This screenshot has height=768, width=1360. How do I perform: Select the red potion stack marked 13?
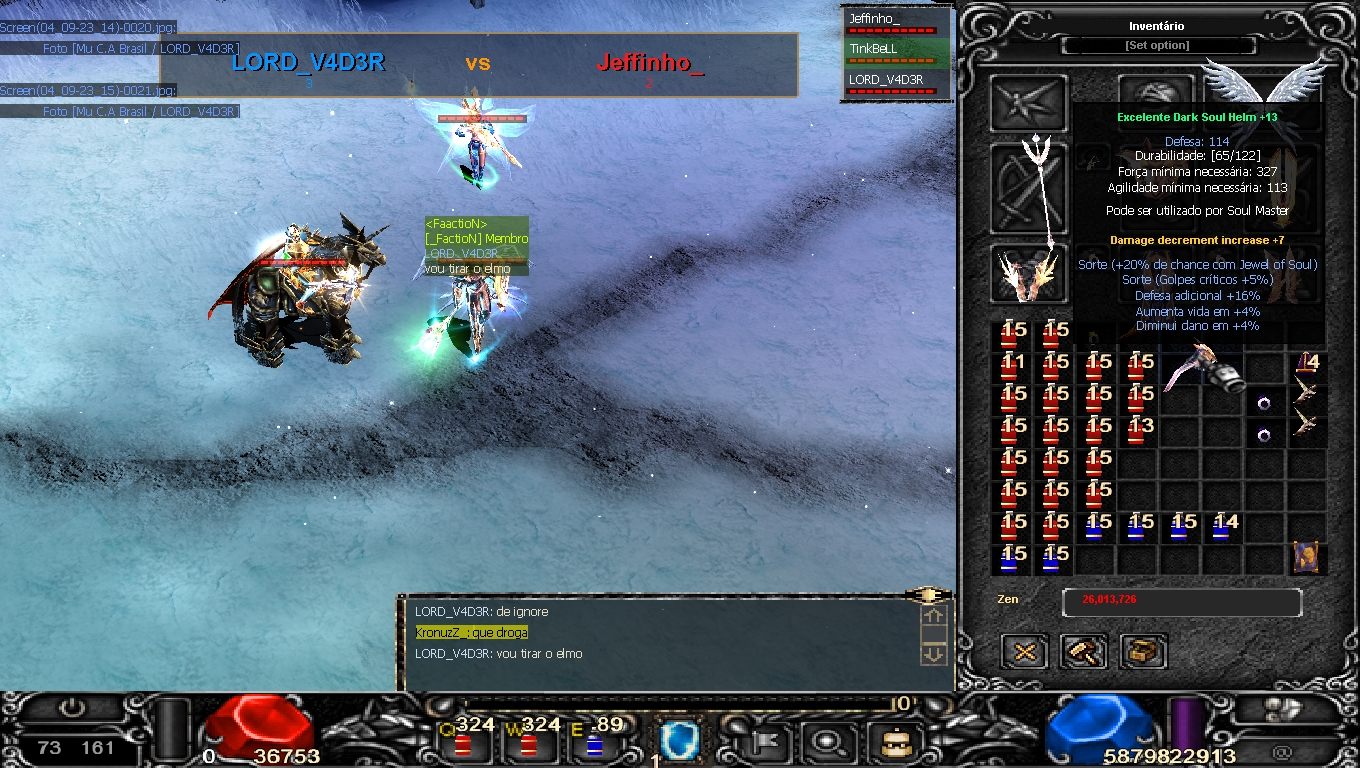[x=1139, y=430]
